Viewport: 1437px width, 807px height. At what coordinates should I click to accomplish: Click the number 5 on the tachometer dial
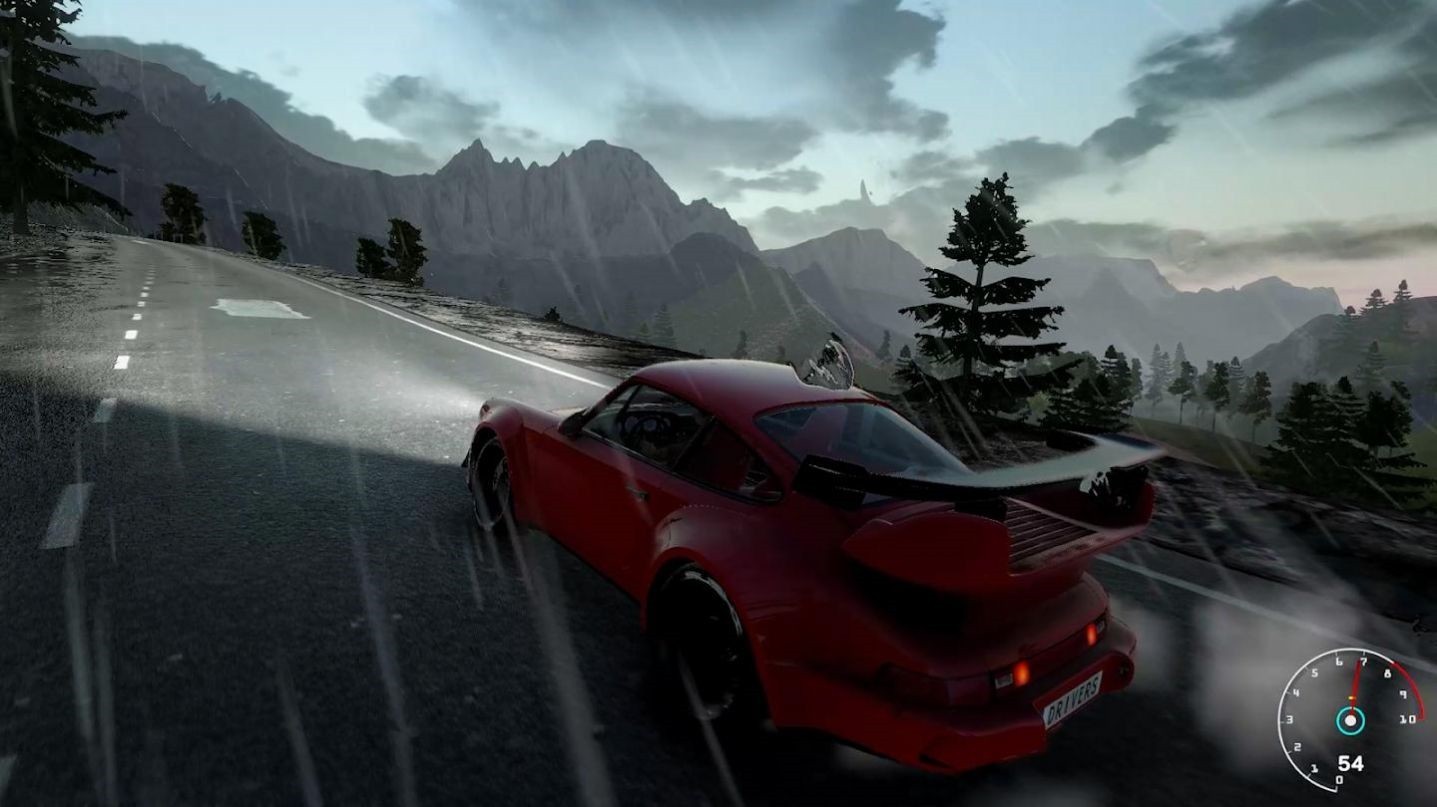coord(1314,673)
